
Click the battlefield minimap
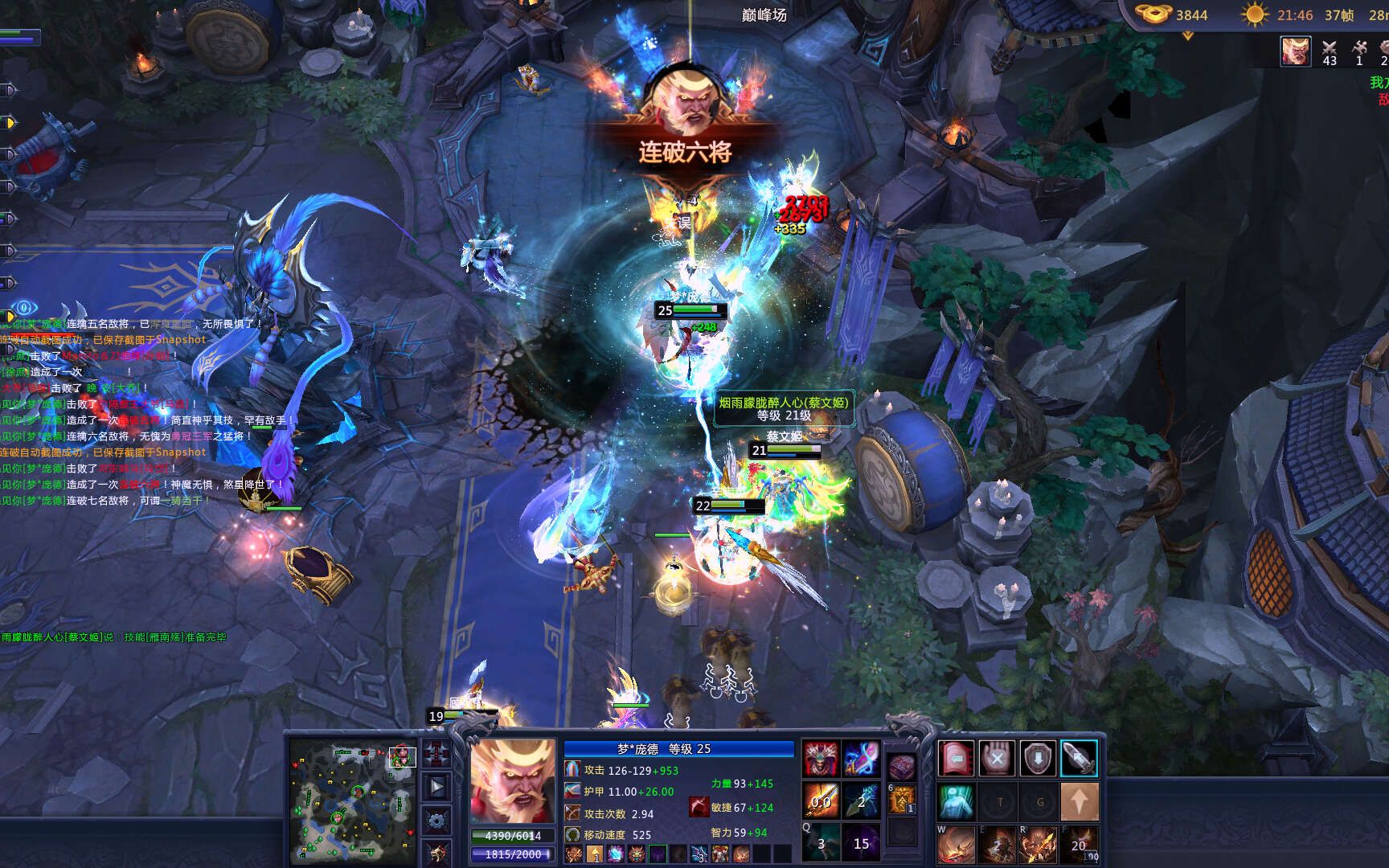[x=352, y=800]
